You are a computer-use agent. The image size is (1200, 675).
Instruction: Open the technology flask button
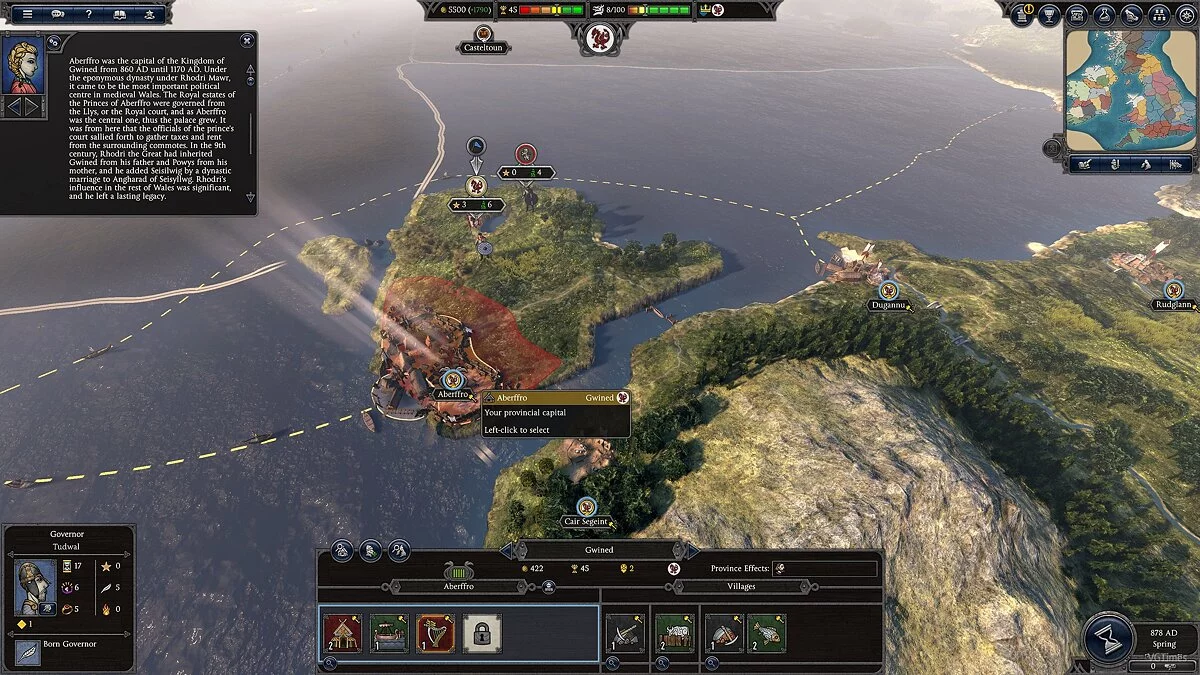[x=1105, y=14]
